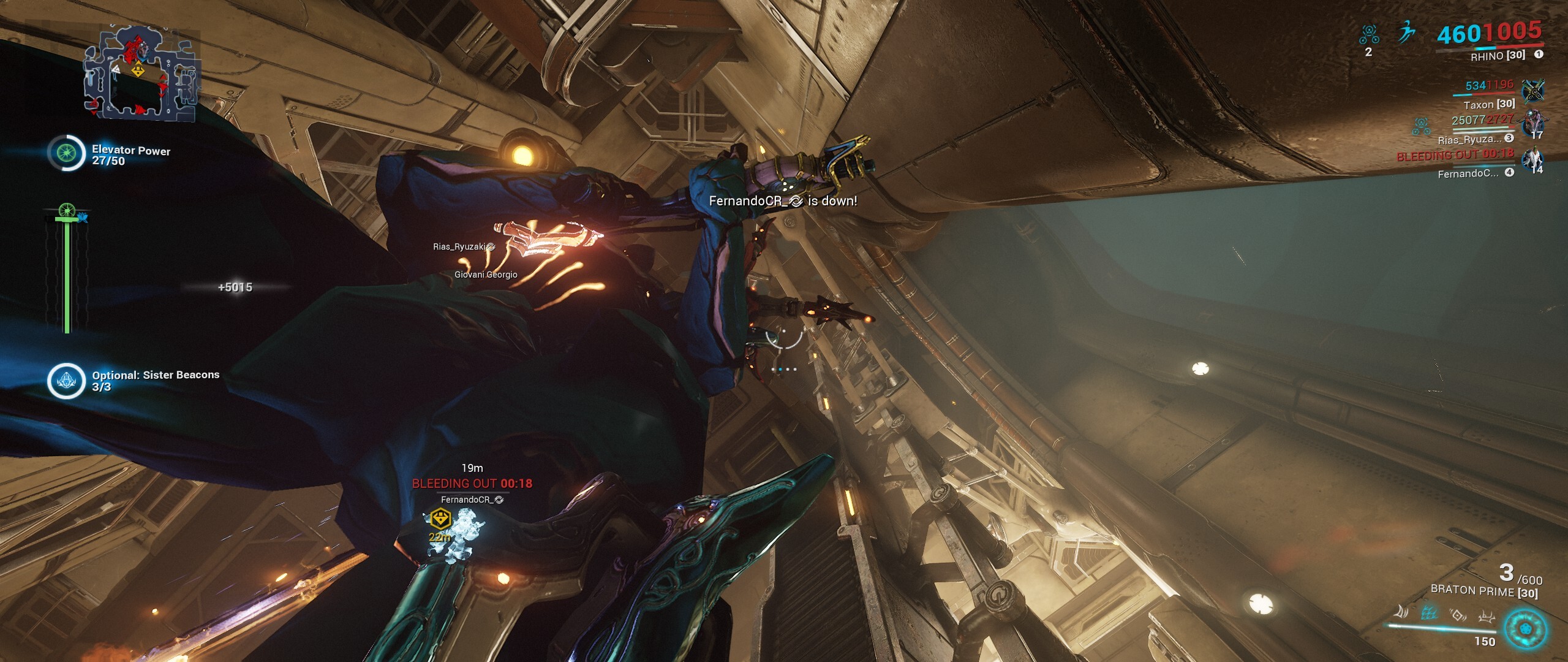Image resolution: width=1568 pixels, height=662 pixels.
Task: Activate the highlighted Iron Skin ability
Action: pos(1429,612)
